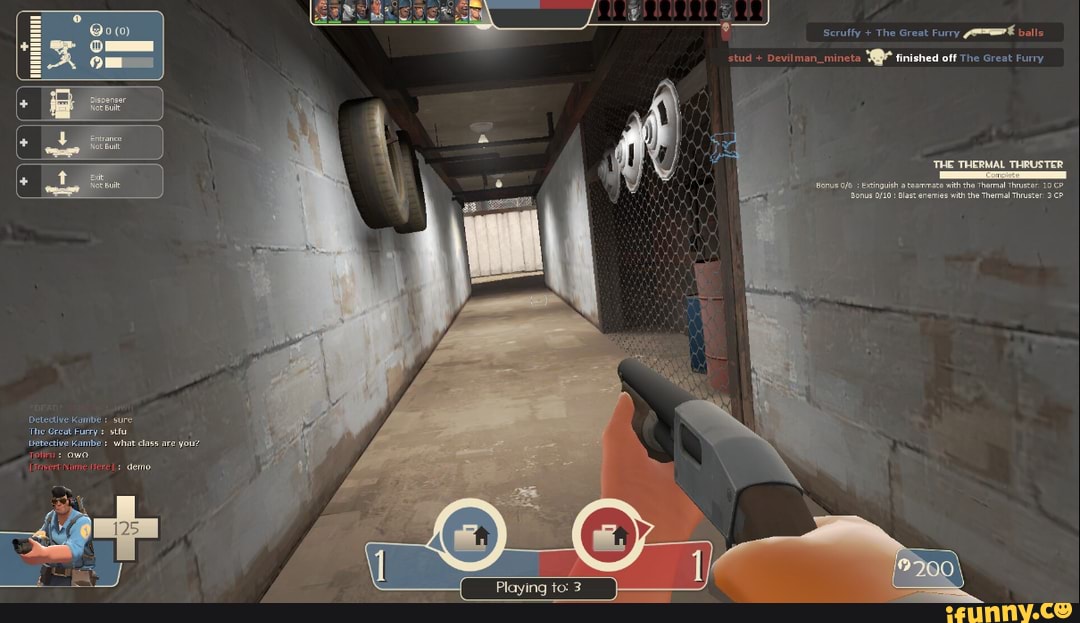Image resolution: width=1080 pixels, height=623 pixels.
Task: Select the teleporter Entrance Not Built panel
Action: click(x=90, y=142)
